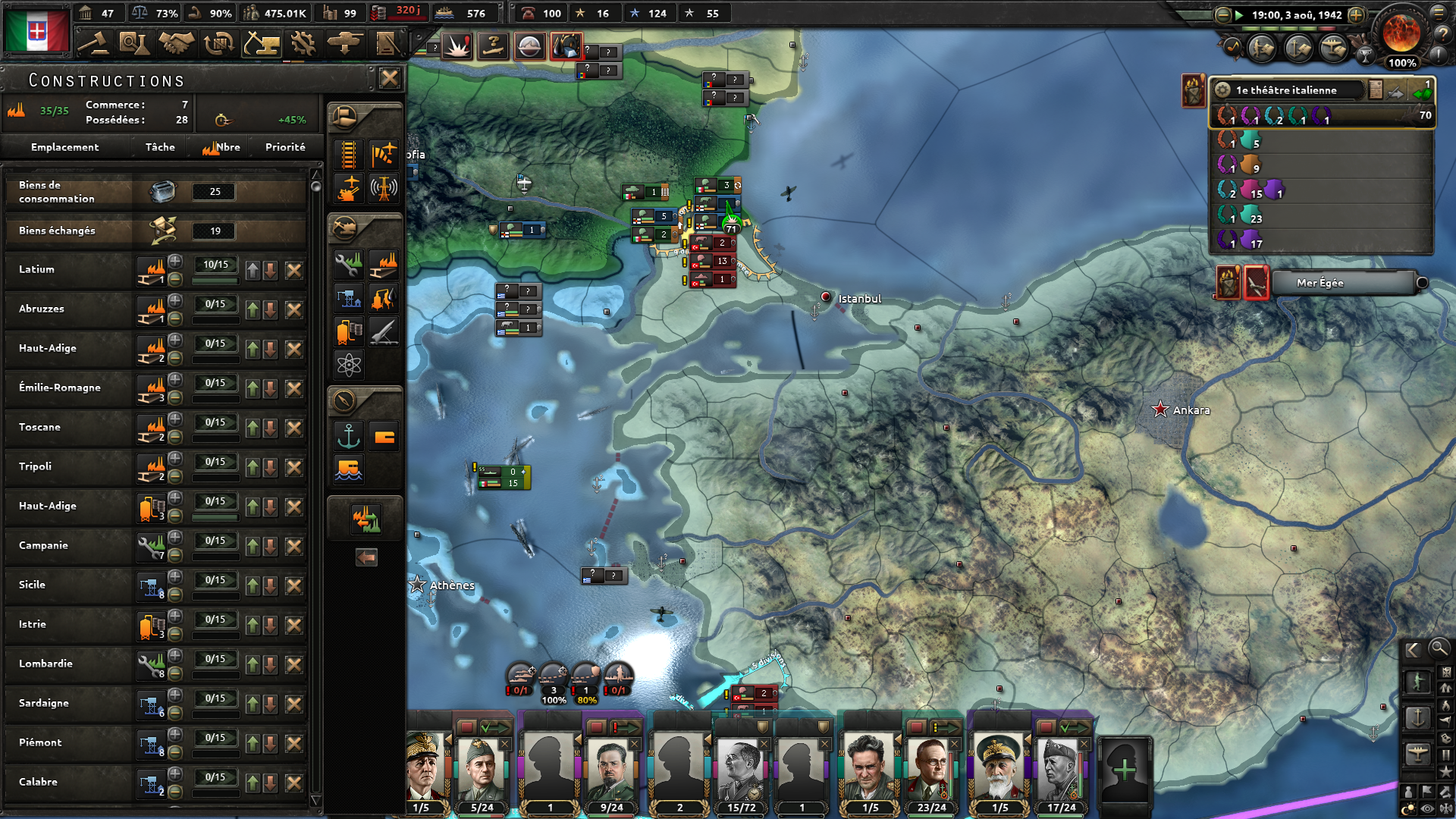Select the anti-air construction icon
The height and width of the screenshot is (819, 1456).
tap(348, 188)
